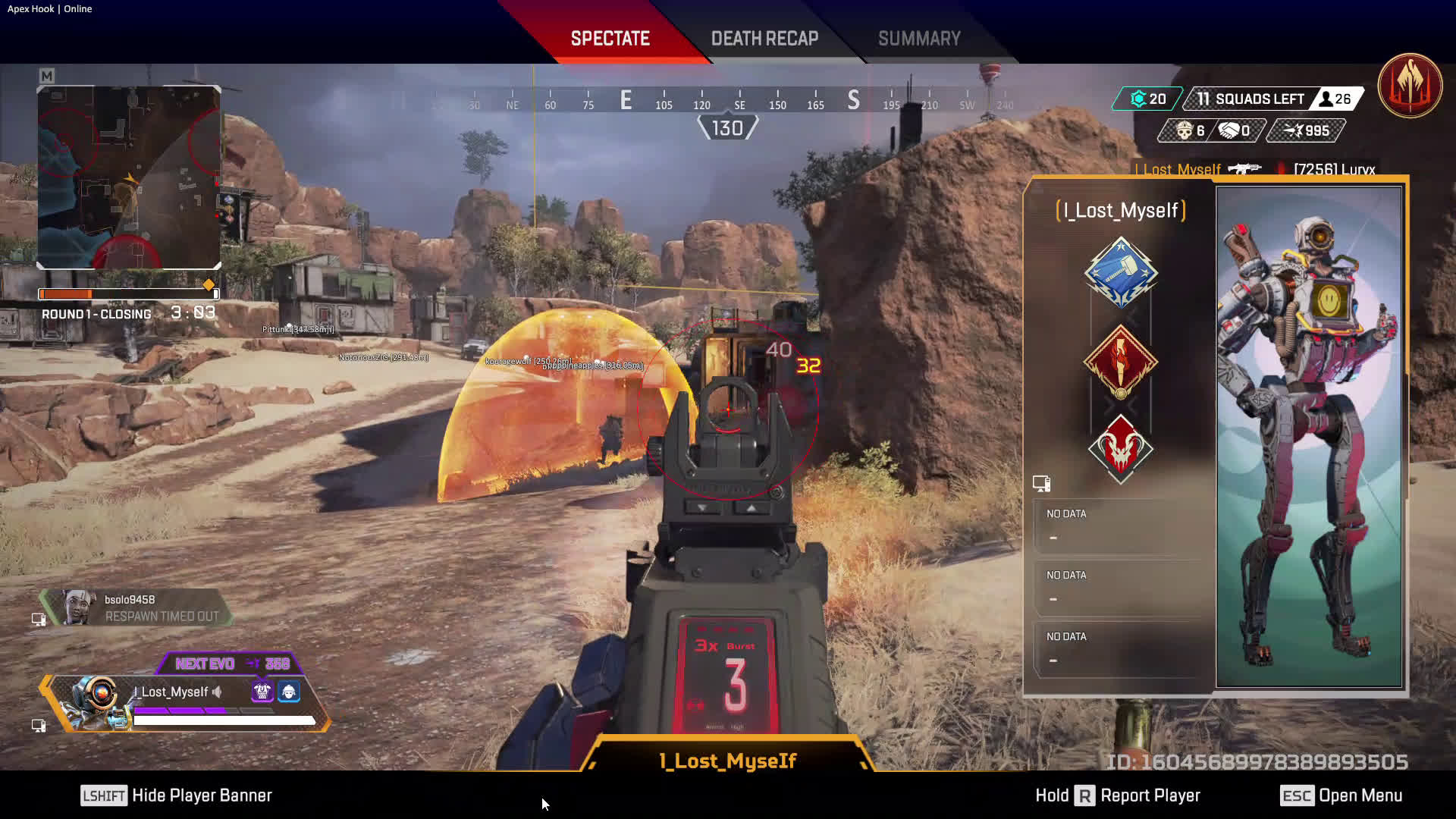
Task: Click the red predator skull badge
Action: pos(1120,449)
